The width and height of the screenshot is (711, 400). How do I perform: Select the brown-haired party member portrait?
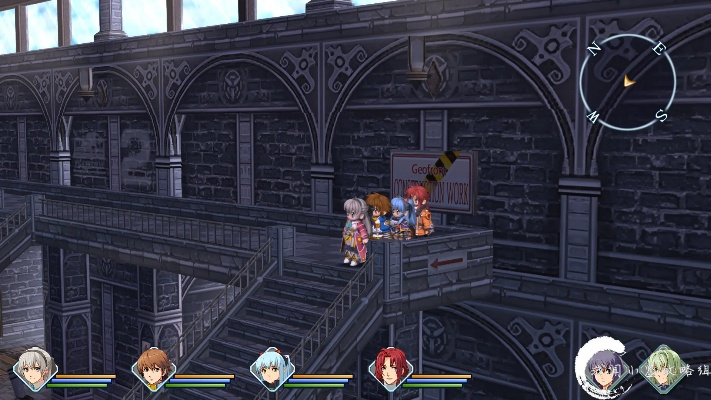point(152,370)
